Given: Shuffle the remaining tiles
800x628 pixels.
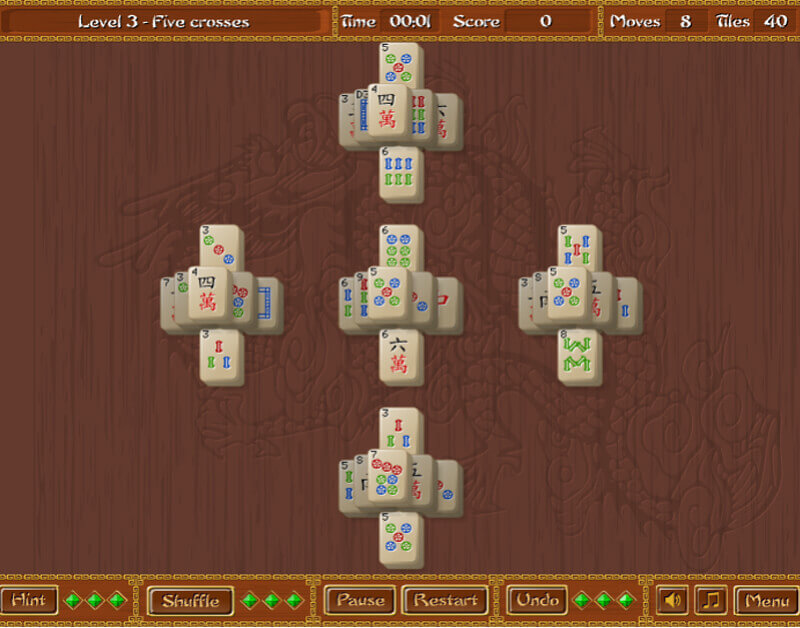Looking at the screenshot, I should pyautogui.click(x=190, y=600).
